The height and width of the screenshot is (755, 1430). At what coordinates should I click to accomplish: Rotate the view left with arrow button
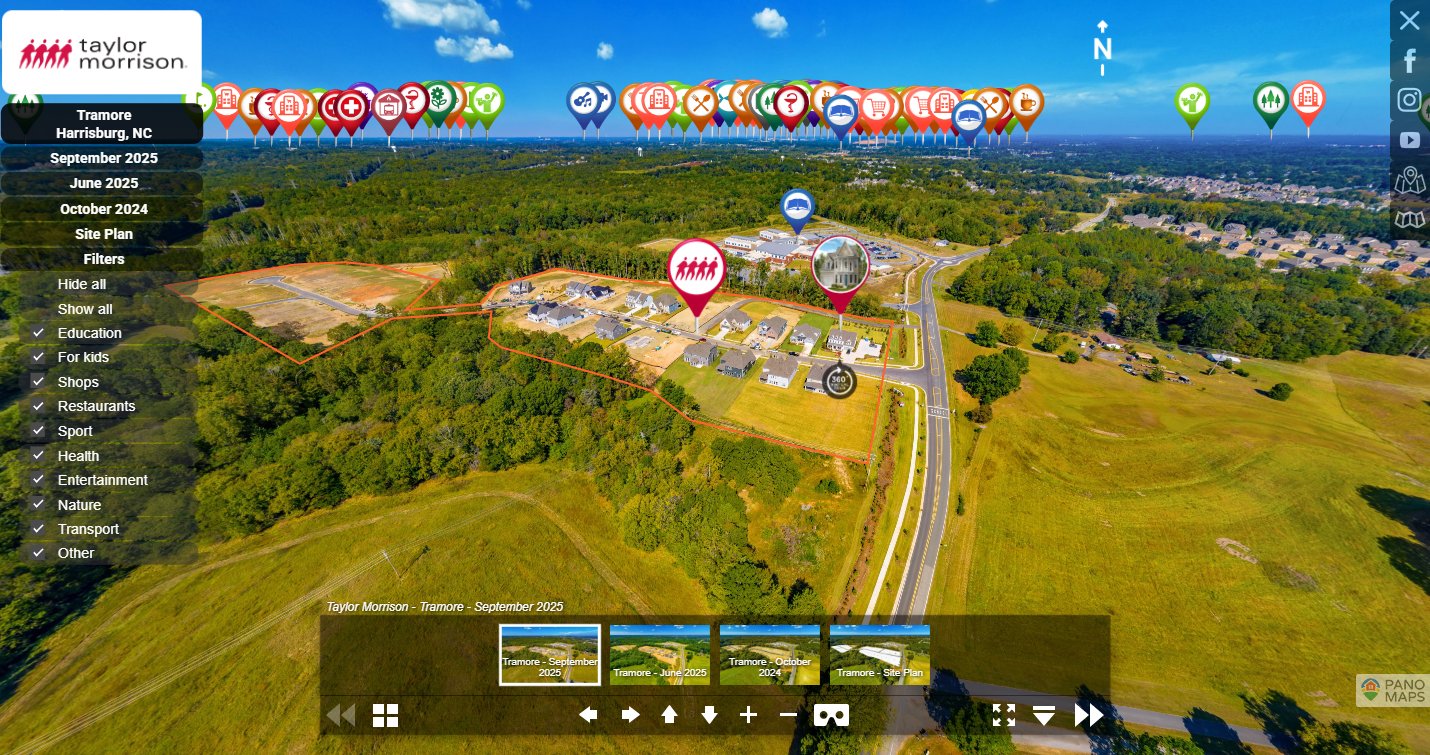[x=588, y=715]
